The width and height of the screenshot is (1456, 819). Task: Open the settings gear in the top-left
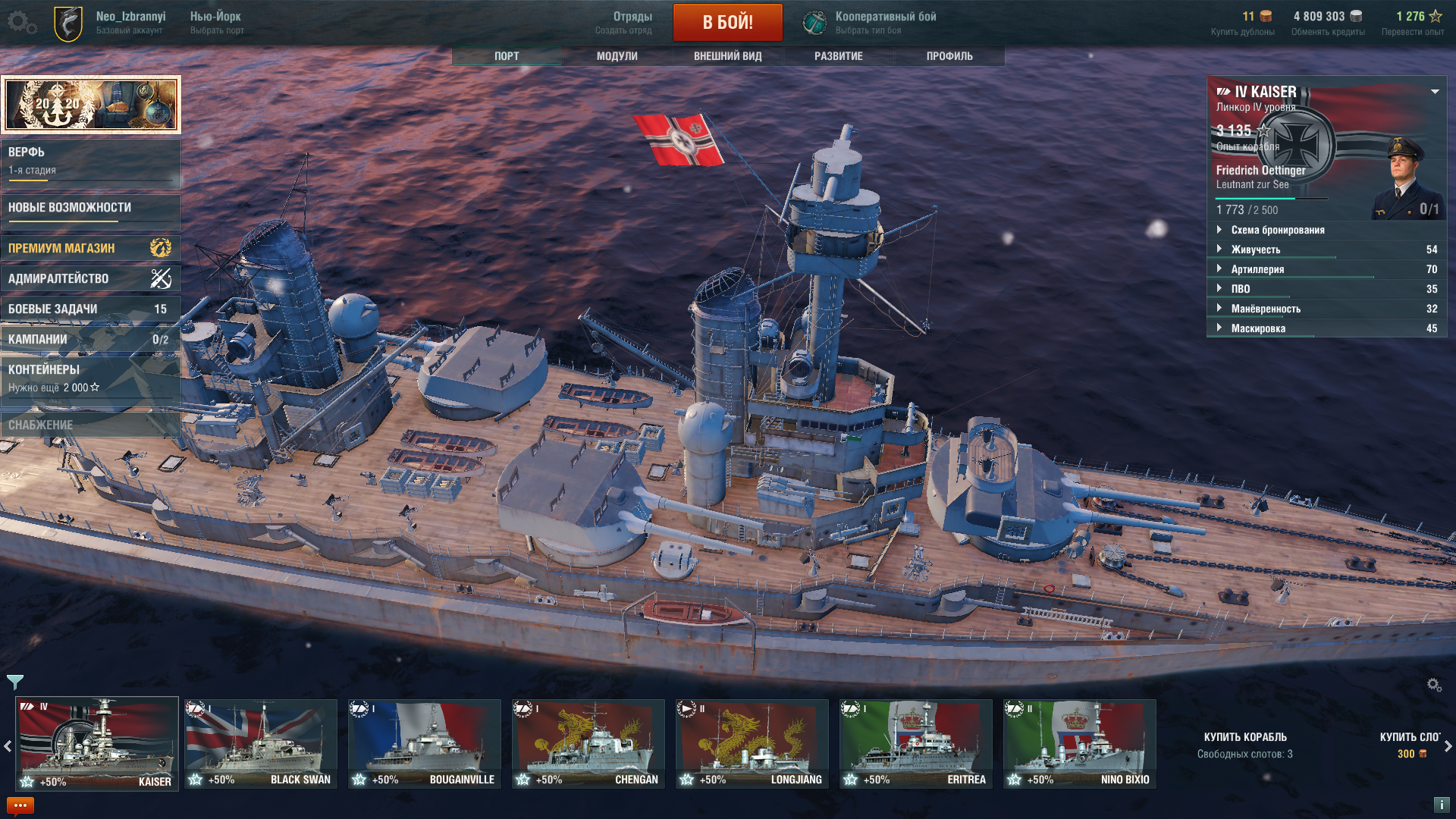(x=19, y=22)
